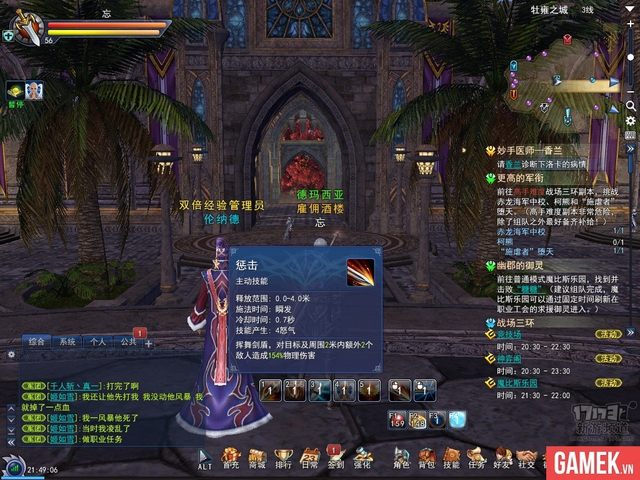Open the gear settings below the minimap
The width and height of the screenshot is (640, 480).
(x=631, y=121)
